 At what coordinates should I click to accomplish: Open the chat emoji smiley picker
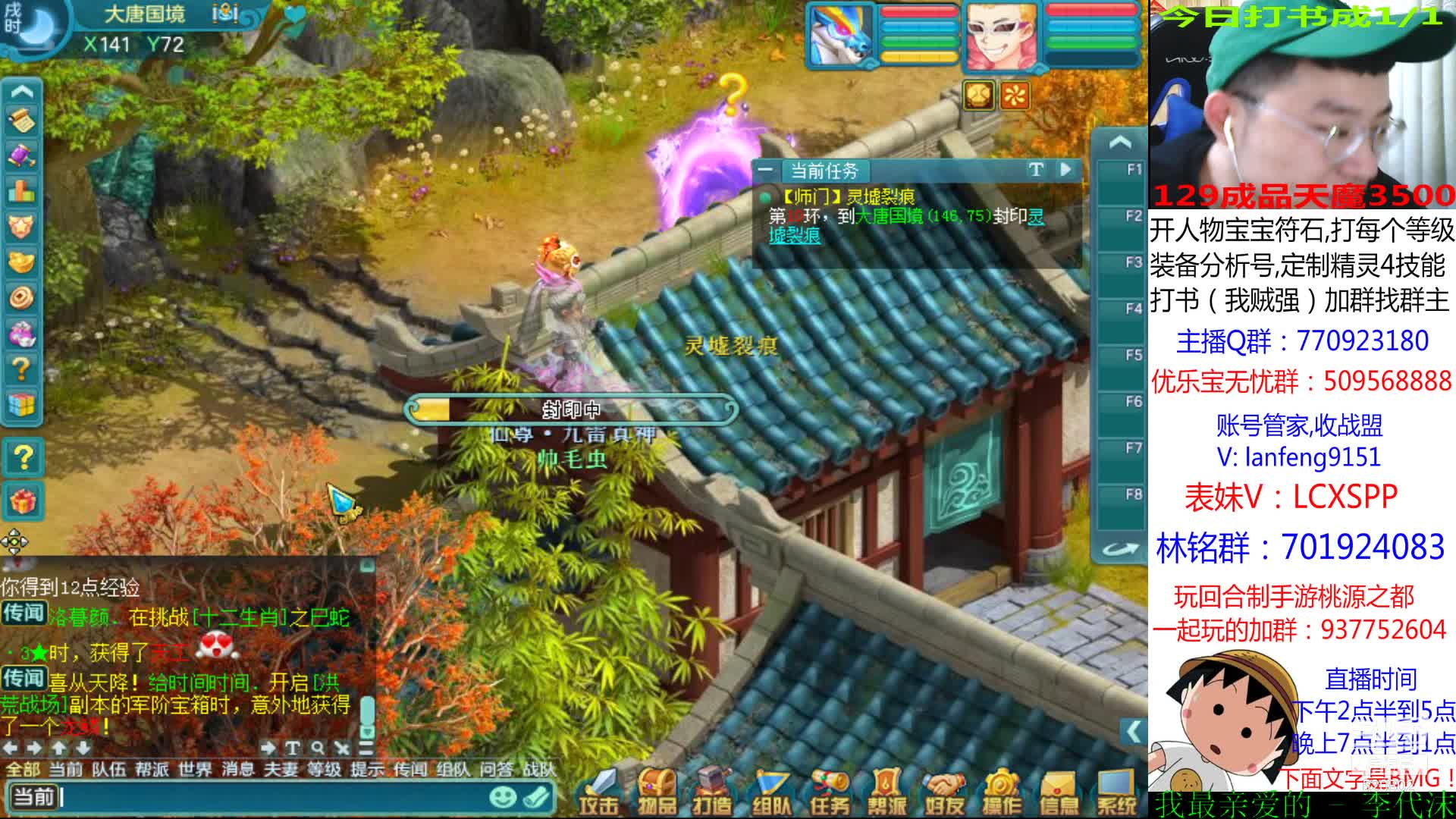coord(502,797)
